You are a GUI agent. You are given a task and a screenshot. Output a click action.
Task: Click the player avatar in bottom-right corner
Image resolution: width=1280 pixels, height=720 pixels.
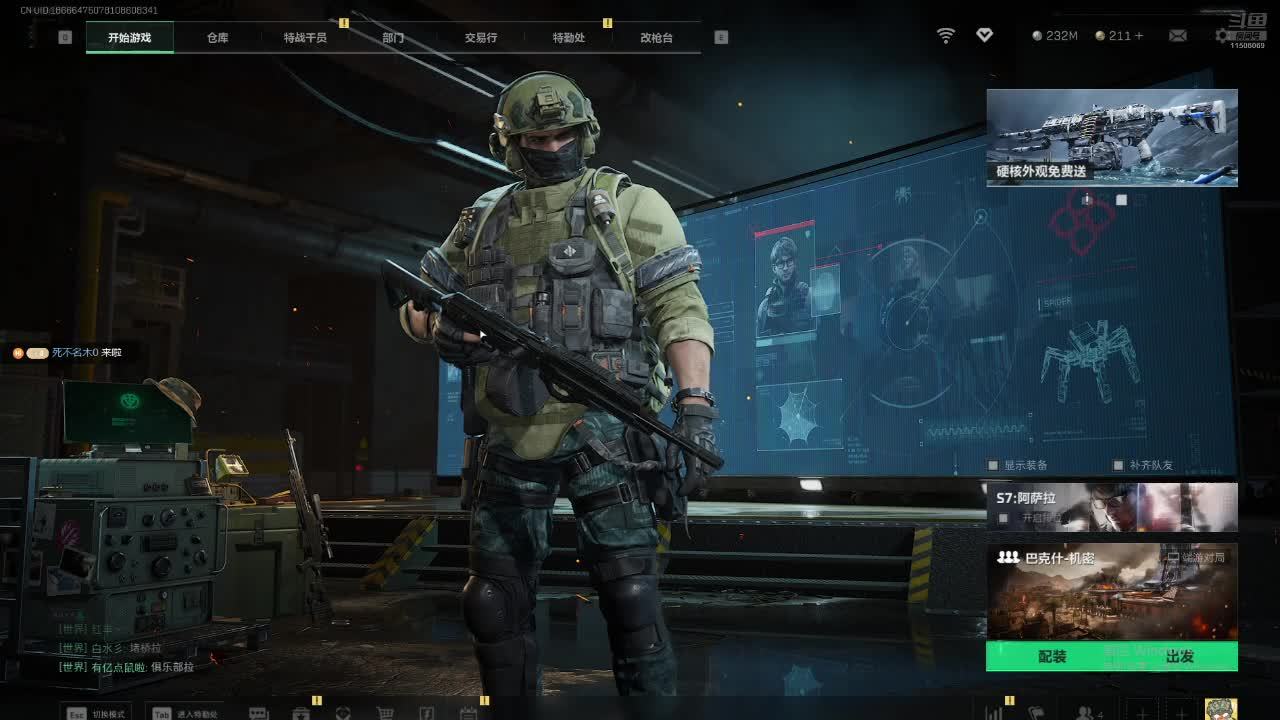(x=1221, y=709)
